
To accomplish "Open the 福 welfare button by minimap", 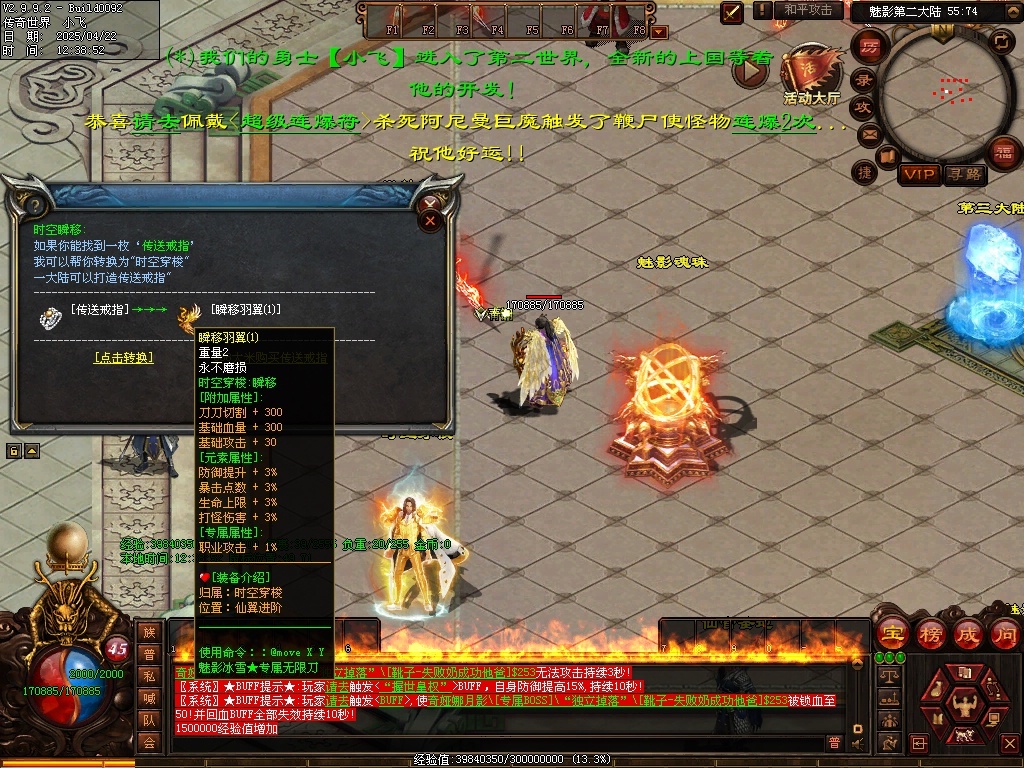I will pos(1003,152).
